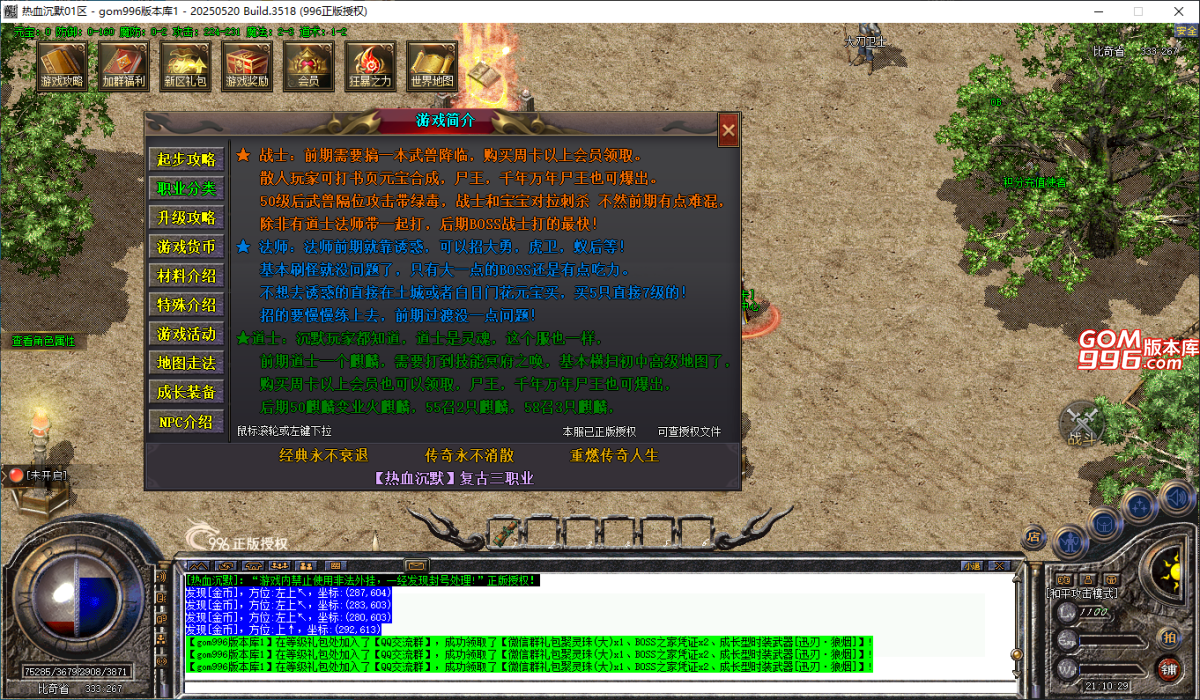Show the 材料介绍 section

click(186, 275)
